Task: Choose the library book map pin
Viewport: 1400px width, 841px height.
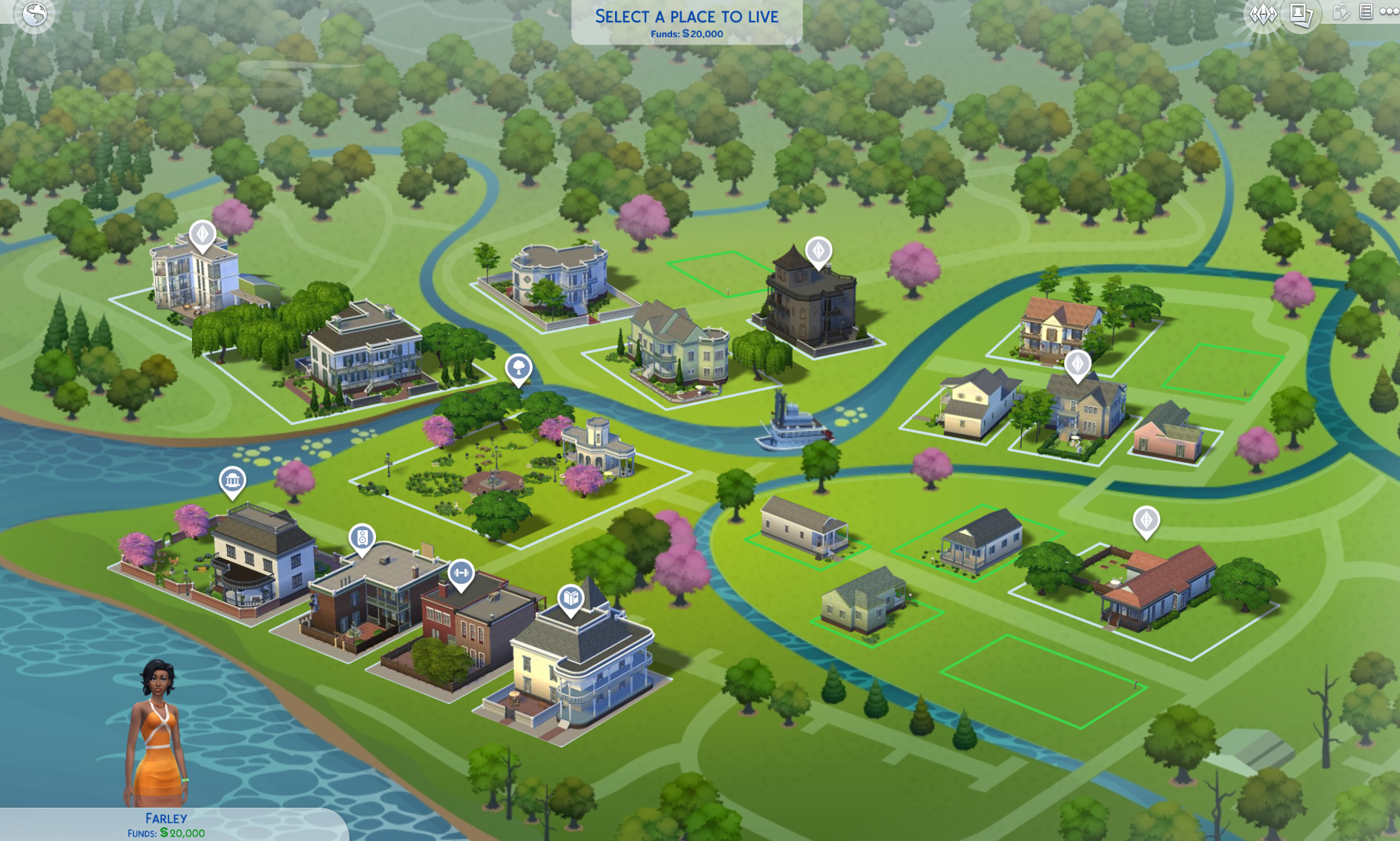Action: 571,598
